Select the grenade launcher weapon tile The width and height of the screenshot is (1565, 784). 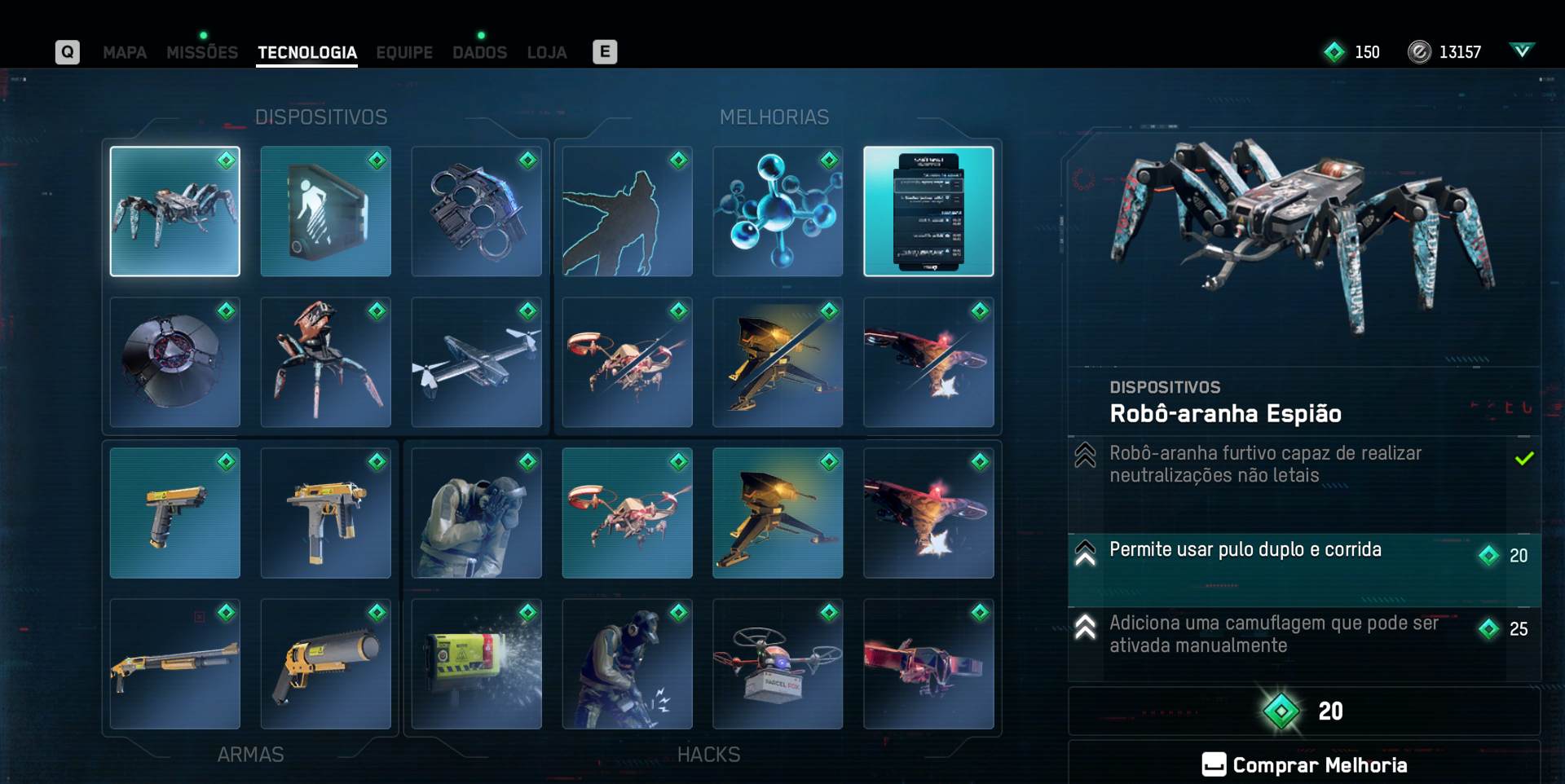coord(326,664)
